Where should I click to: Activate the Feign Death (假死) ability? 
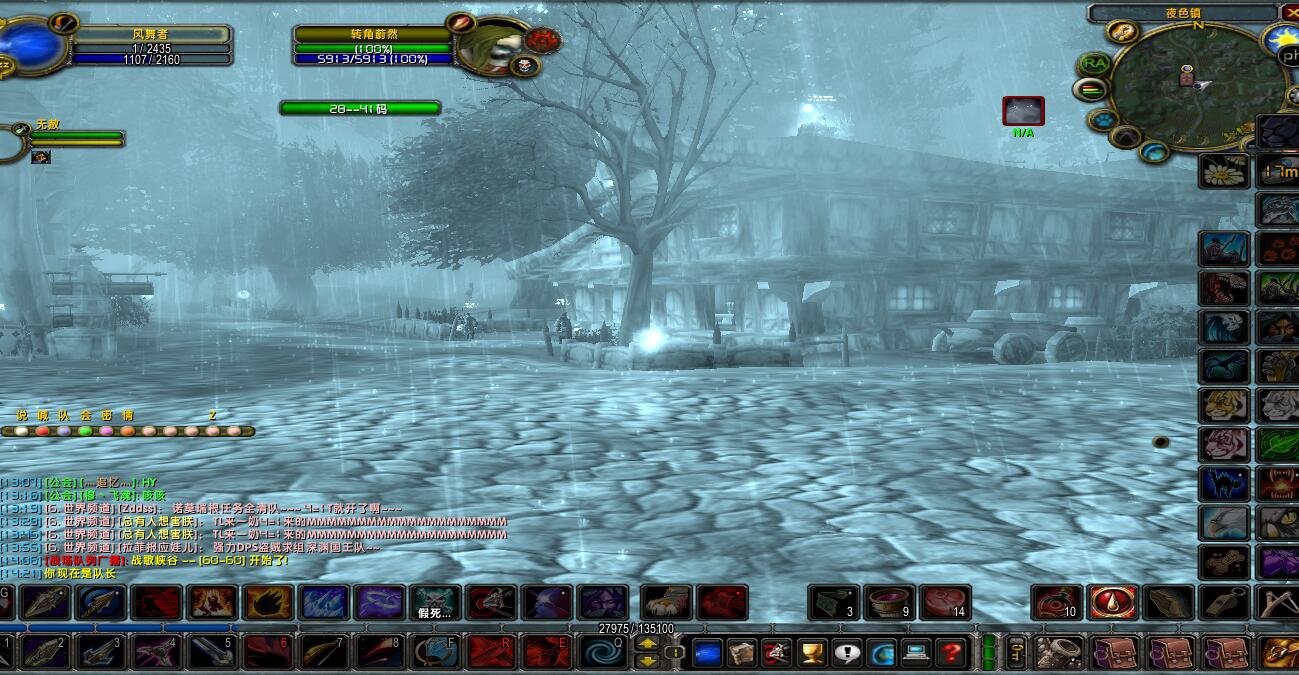[x=435, y=603]
